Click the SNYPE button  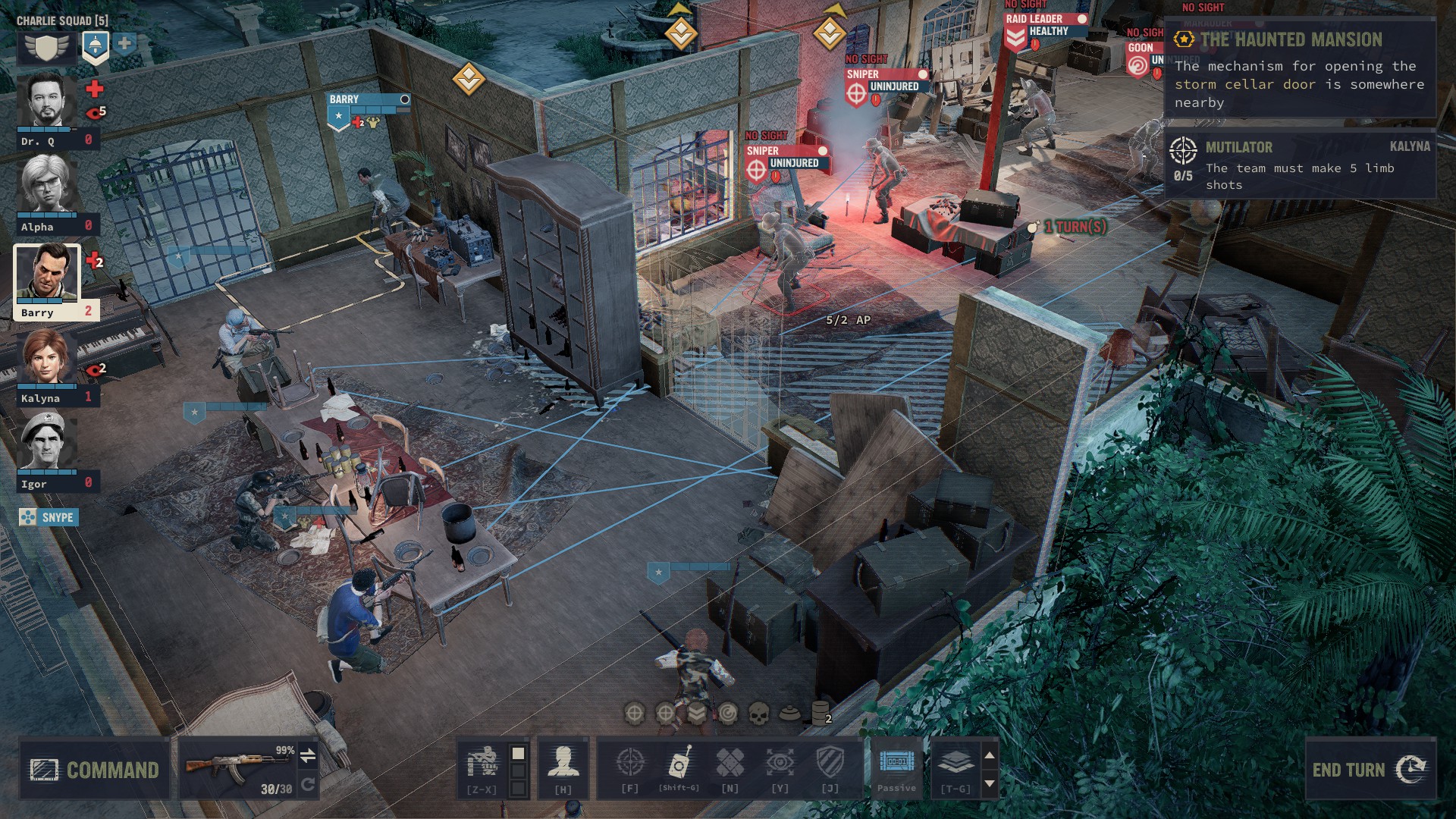pyautogui.click(x=49, y=517)
